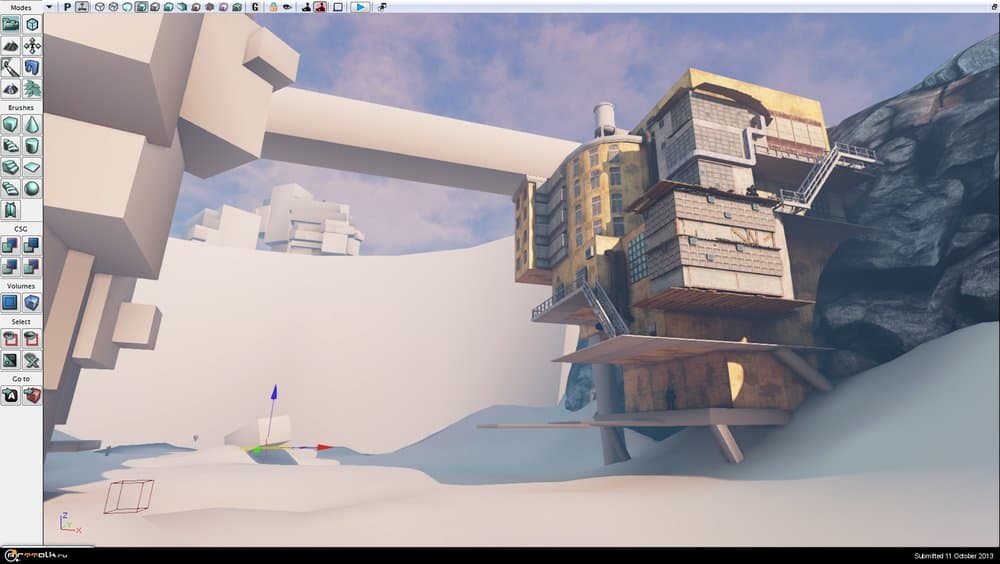Toggle the eye show-flags icon
Screen dimensions: 1000x564
[288, 7]
